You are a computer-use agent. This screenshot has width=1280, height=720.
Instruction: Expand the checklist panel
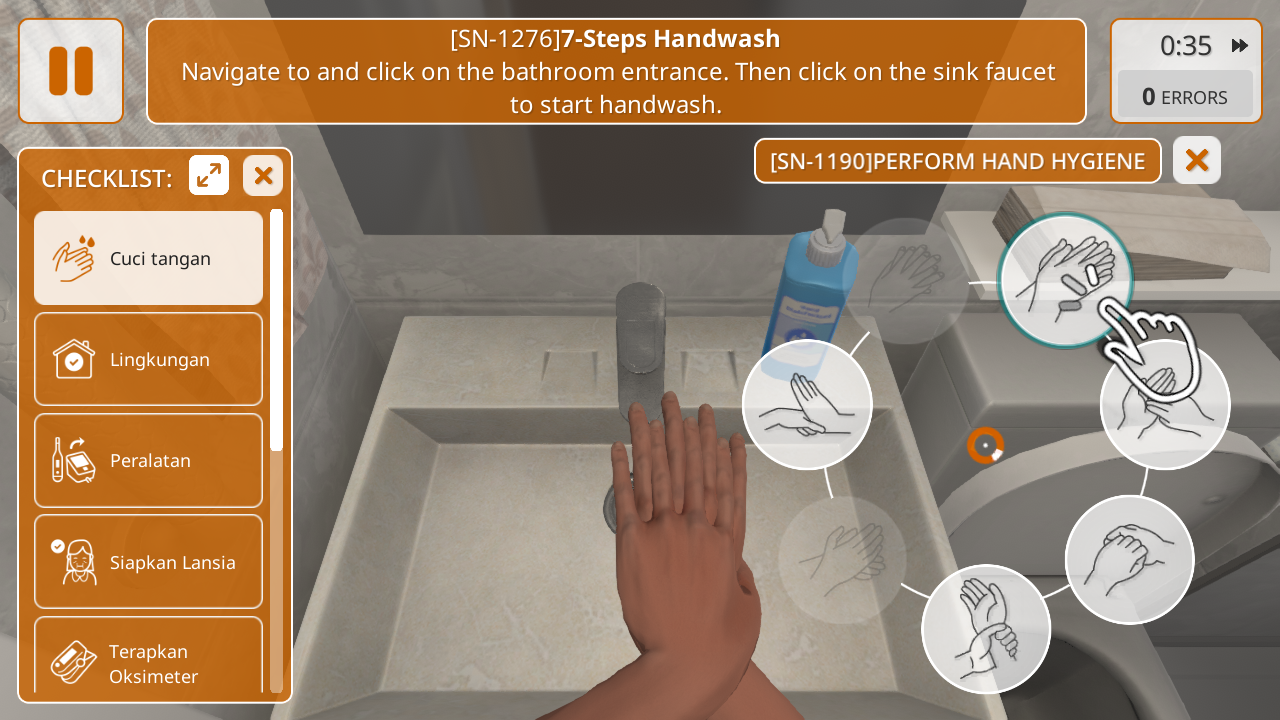(x=209, y=176)
